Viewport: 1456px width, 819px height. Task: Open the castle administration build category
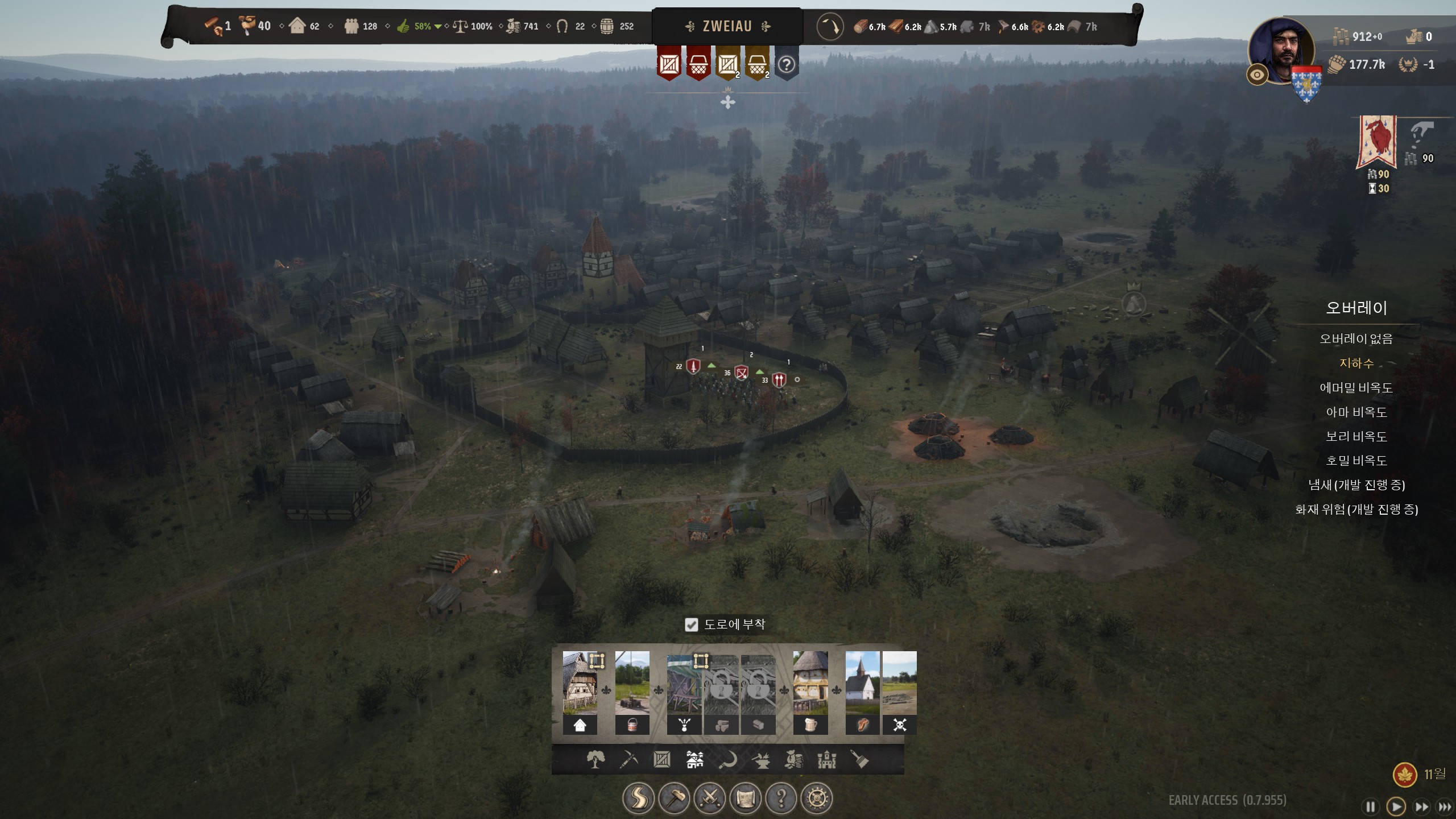tap(827, 759)
